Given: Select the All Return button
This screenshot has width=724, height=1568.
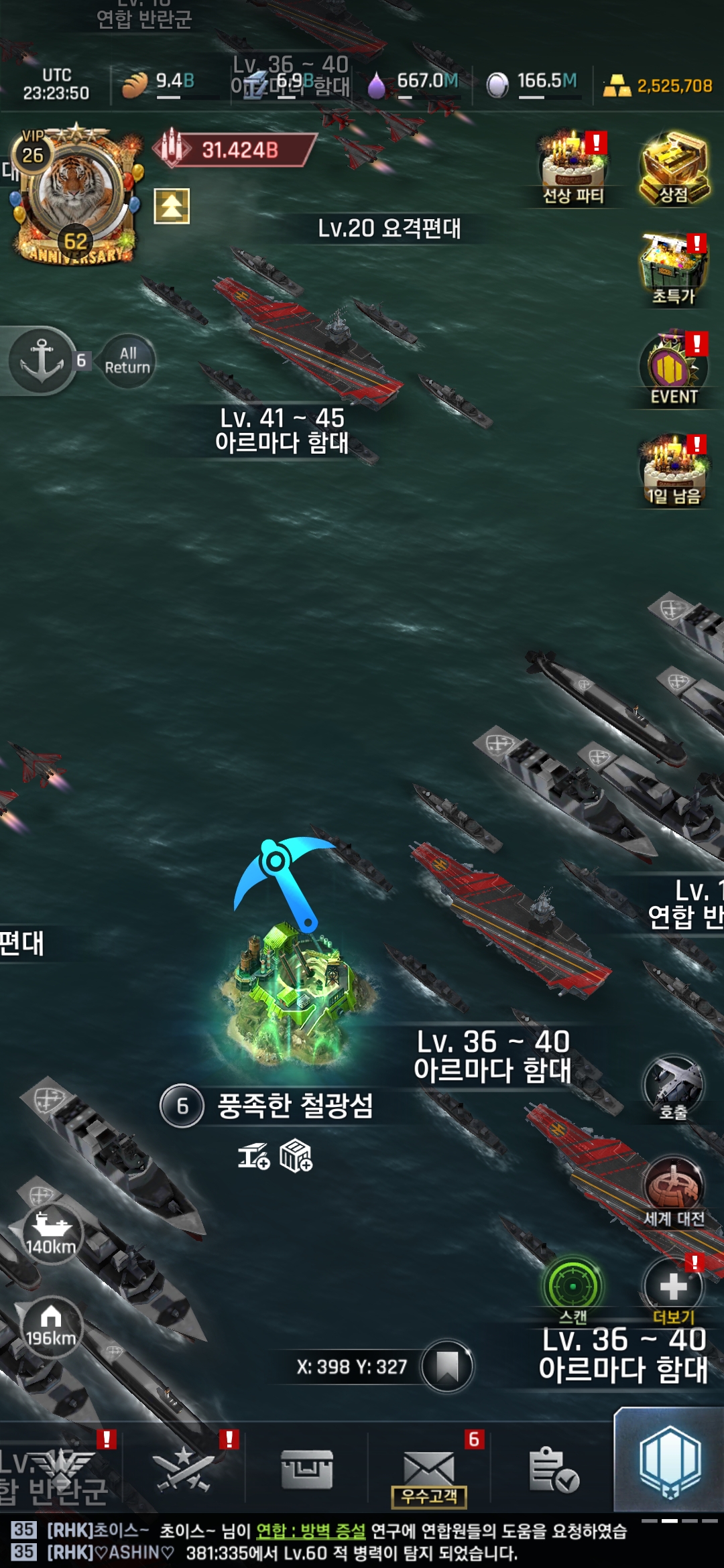Looking at the screenshot, I should pyautogui.click(x=127, y=361).
